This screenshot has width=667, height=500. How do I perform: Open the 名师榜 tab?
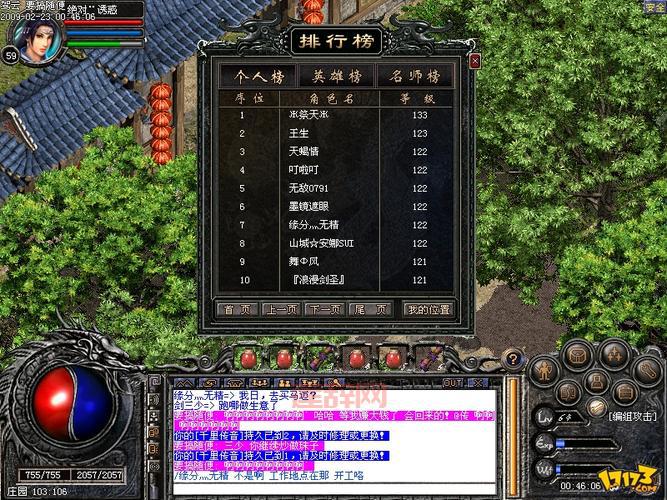point(416,76)
